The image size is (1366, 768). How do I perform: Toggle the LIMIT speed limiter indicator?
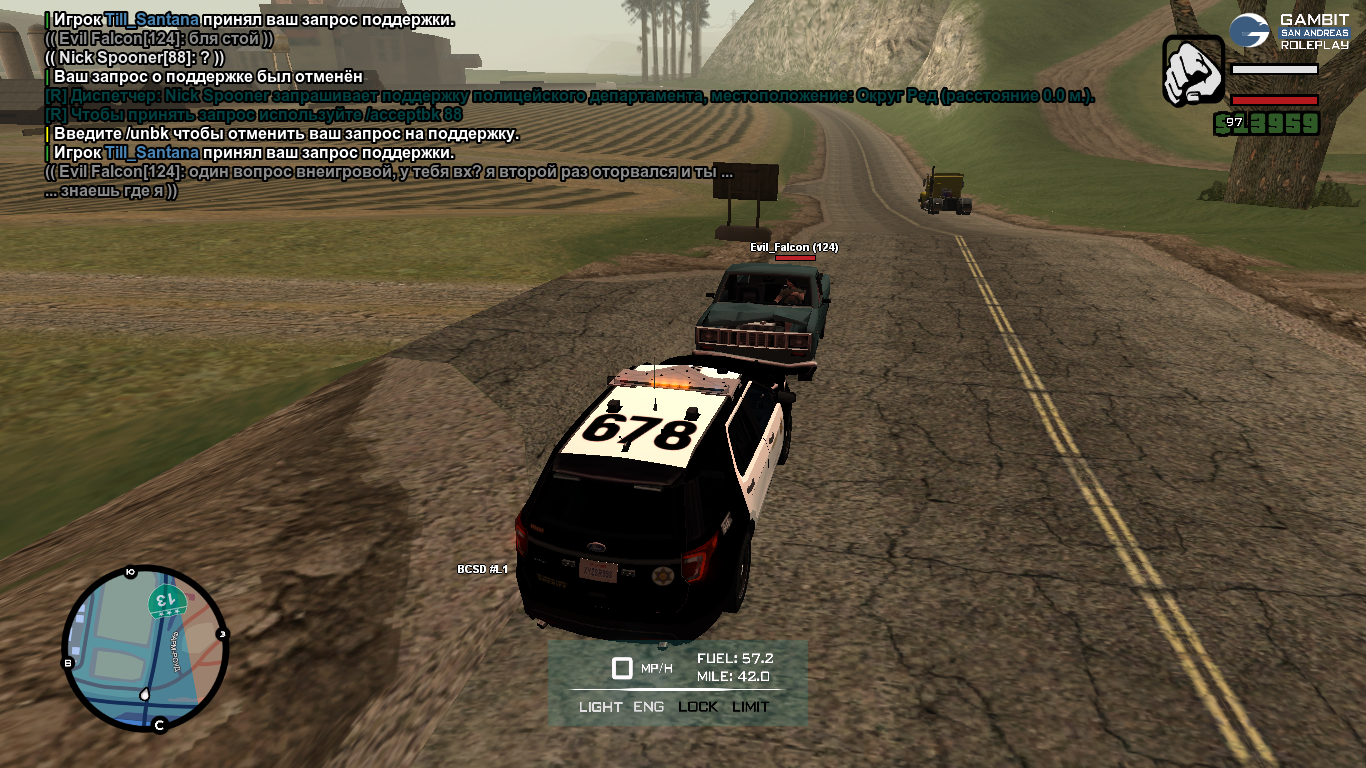click(x=751, y=706)
